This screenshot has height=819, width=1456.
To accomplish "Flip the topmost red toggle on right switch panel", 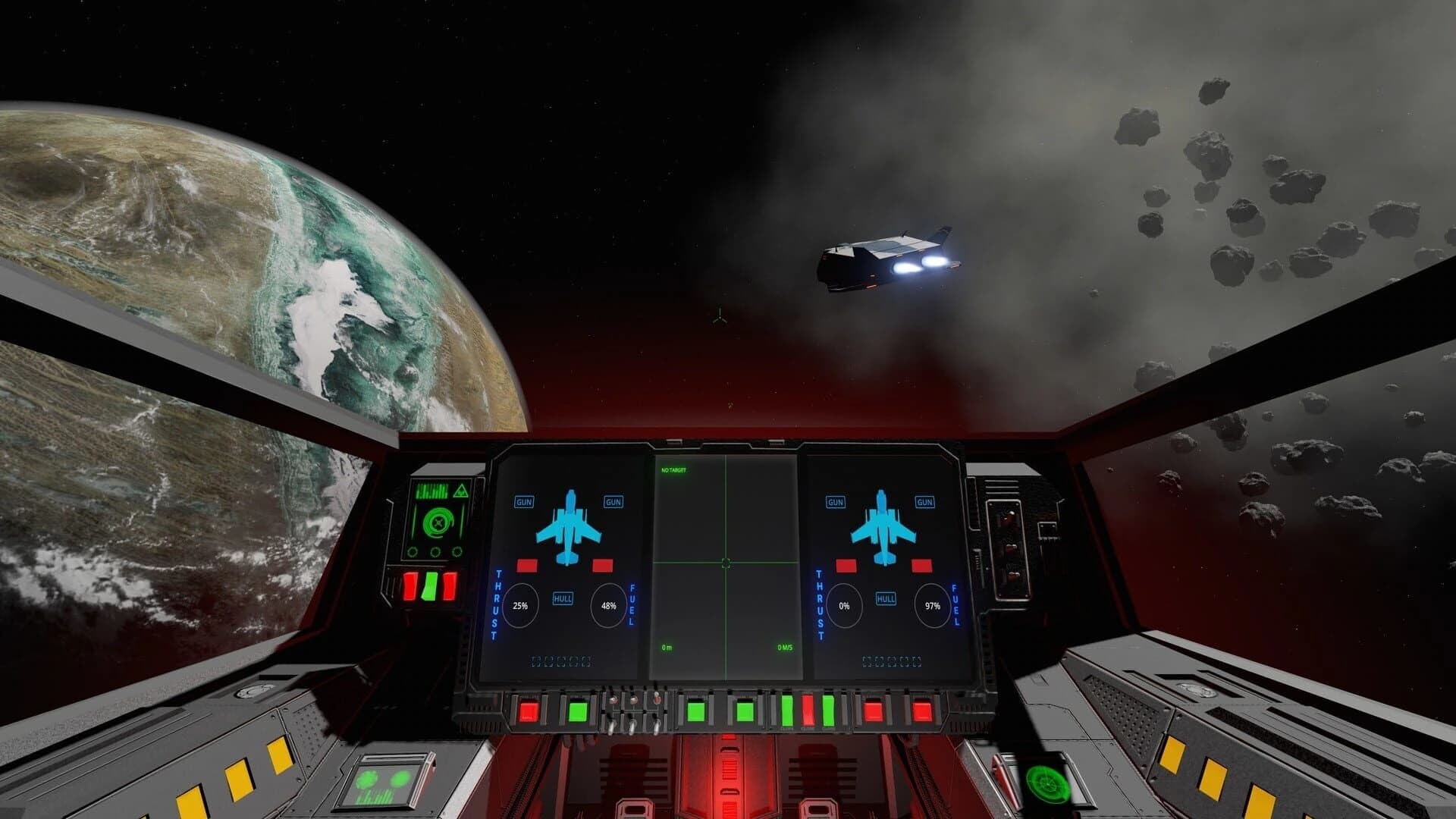I will 1009,518.
